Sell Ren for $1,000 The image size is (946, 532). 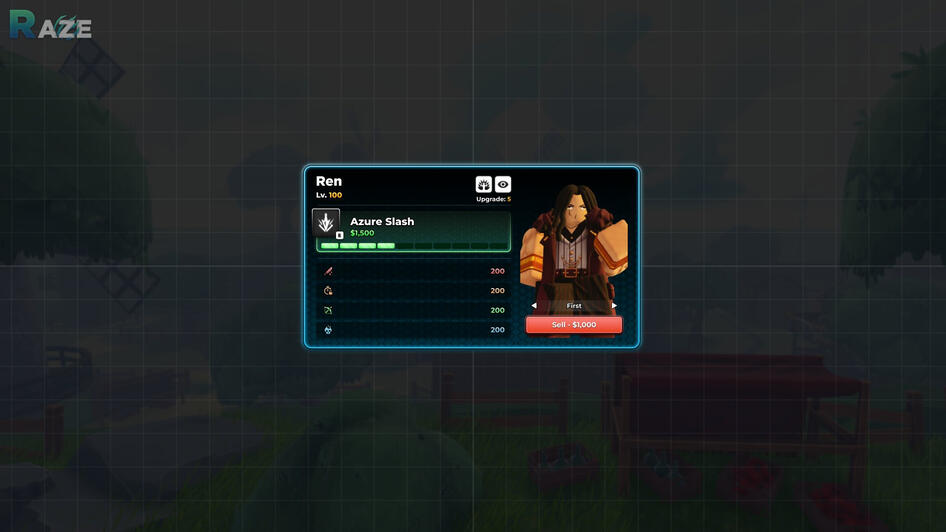click(x=573, y=325)
